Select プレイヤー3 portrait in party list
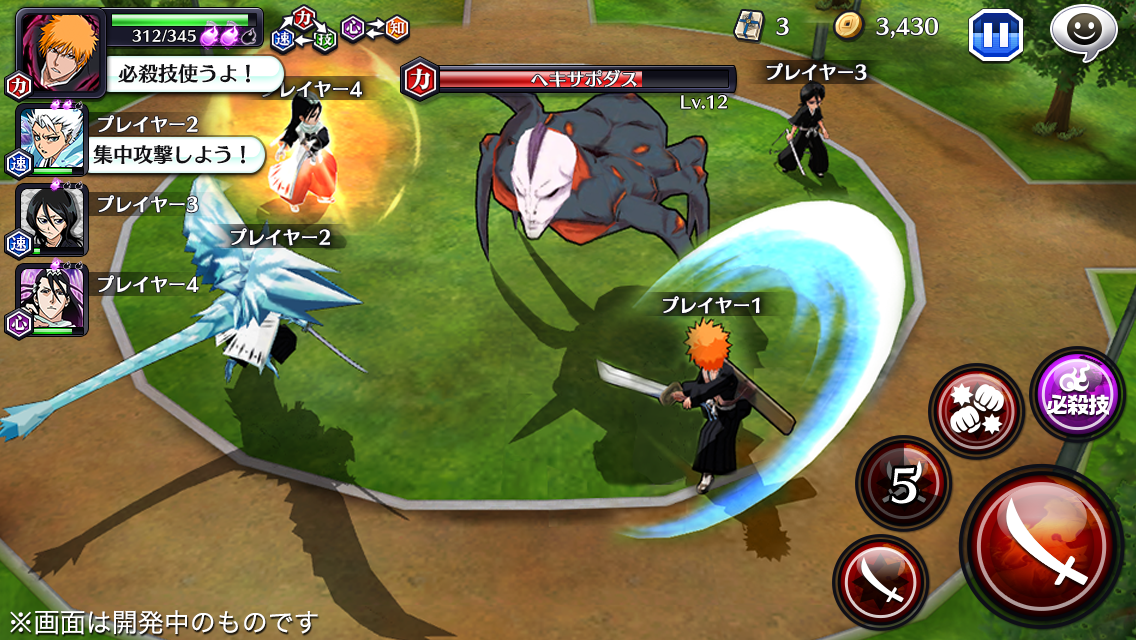The width and height of the screenshot is (1136, 640). (52, 218)
